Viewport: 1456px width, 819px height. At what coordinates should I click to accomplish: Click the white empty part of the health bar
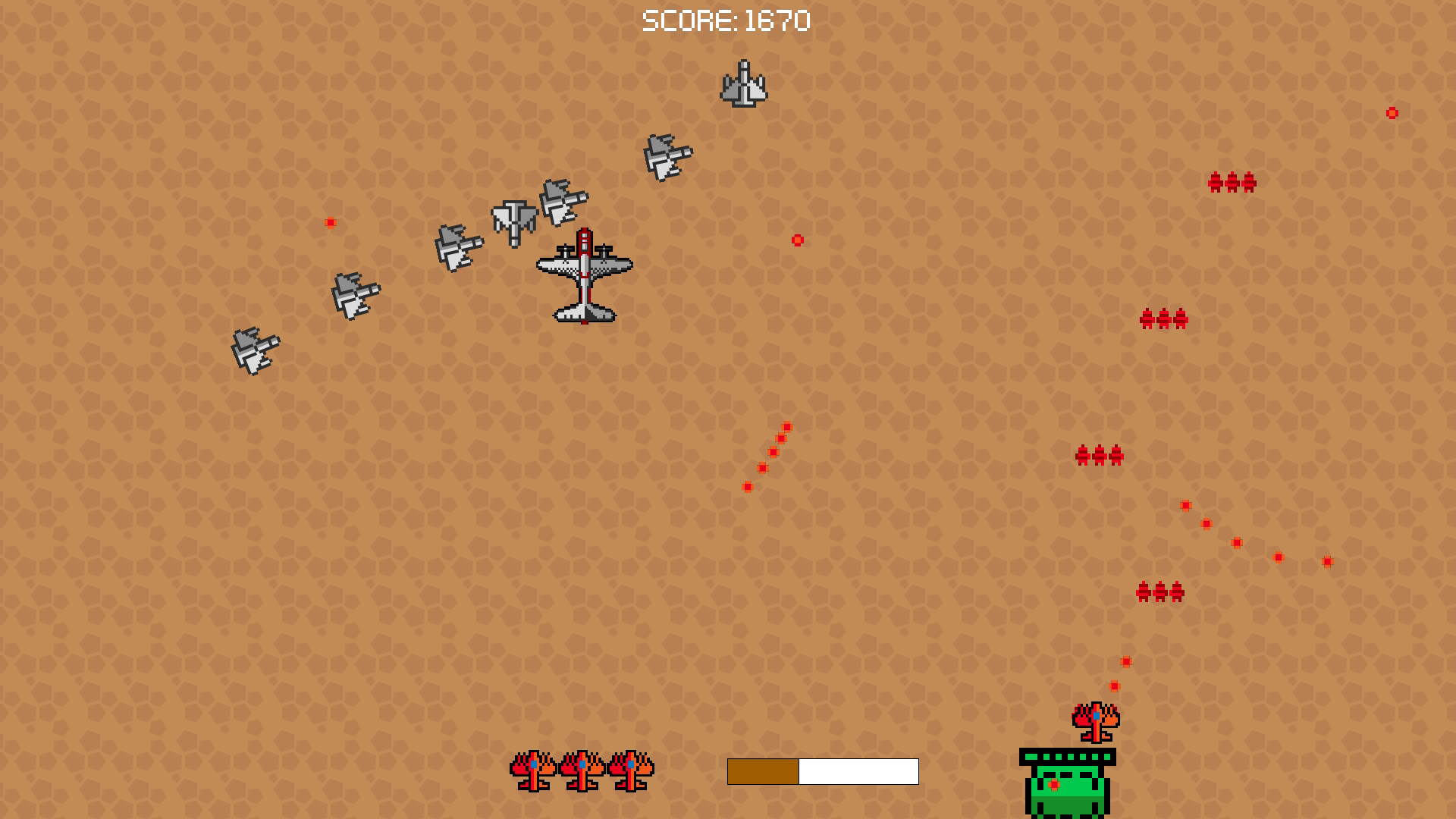tap(857, 771)
